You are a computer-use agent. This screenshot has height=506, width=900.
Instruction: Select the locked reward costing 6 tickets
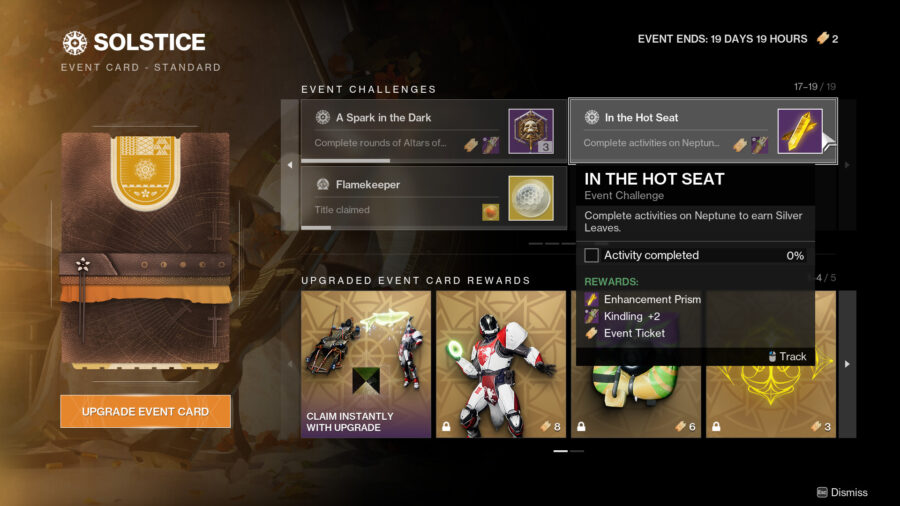click(636, 400)
